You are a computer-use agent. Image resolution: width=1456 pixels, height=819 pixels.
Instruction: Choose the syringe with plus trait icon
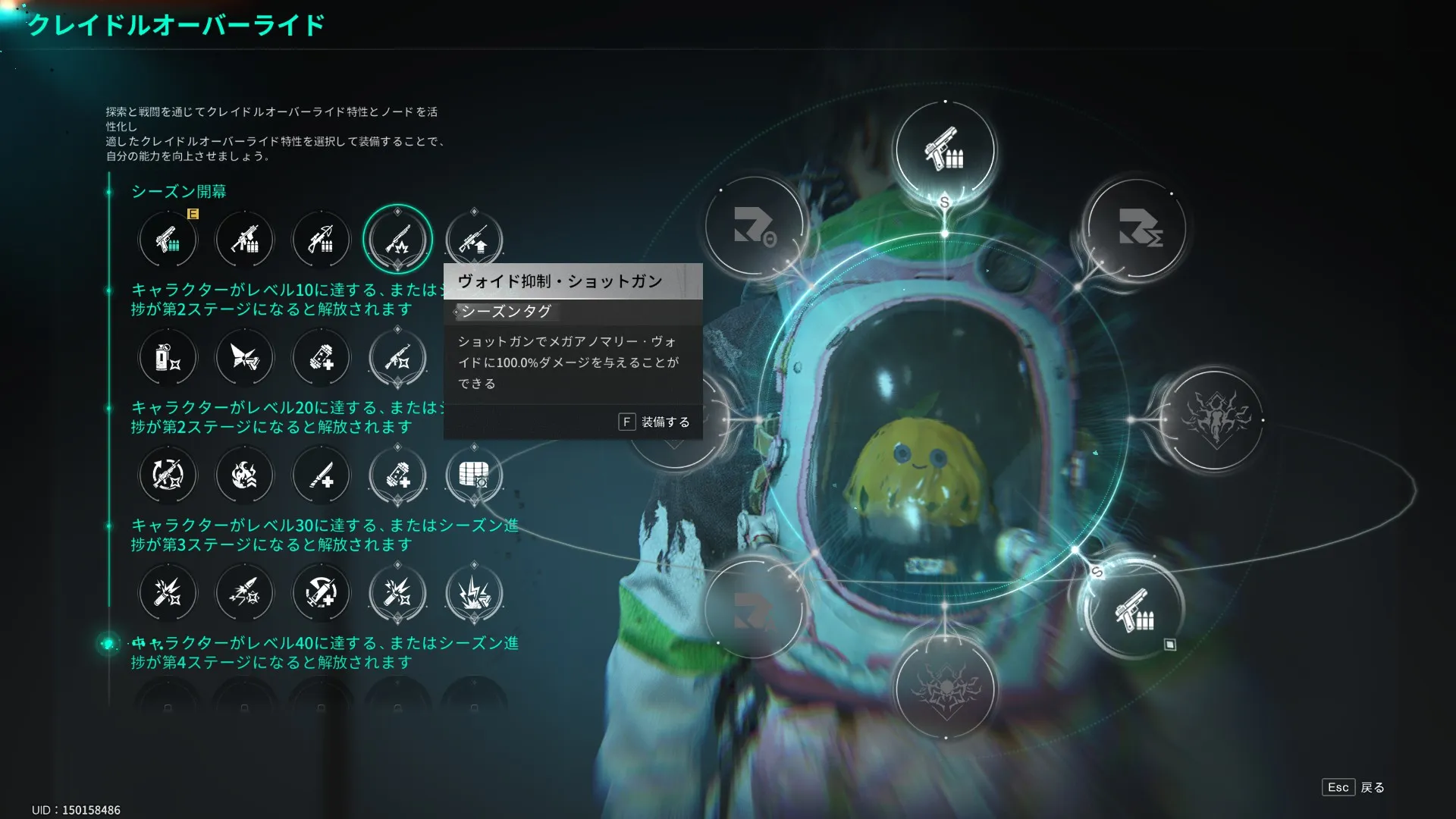(321, 593)
